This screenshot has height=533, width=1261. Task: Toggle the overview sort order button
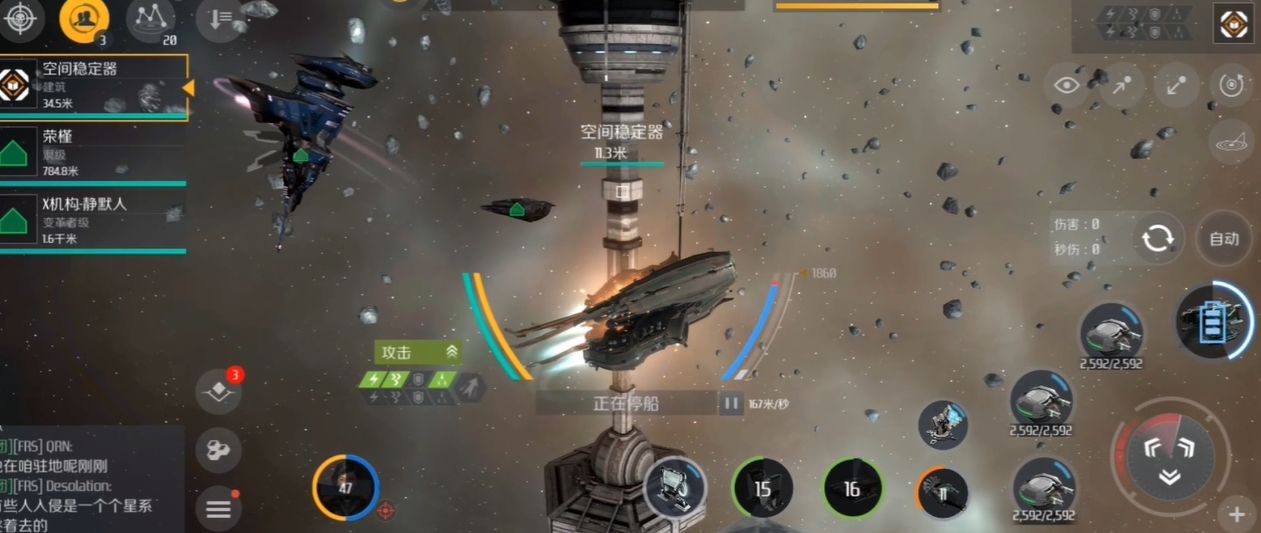[x=219, y=20]
